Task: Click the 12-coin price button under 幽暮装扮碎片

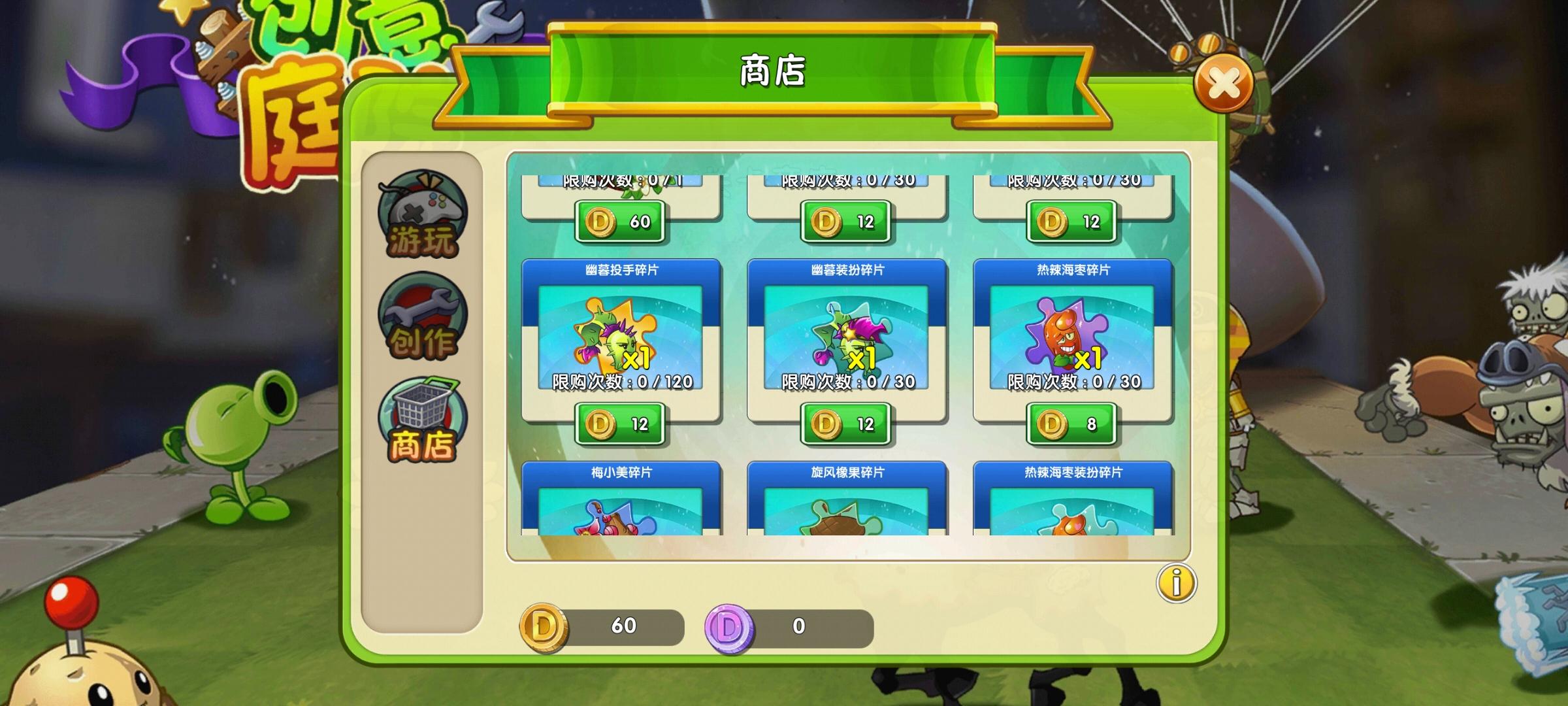Action: pos(846,424)
